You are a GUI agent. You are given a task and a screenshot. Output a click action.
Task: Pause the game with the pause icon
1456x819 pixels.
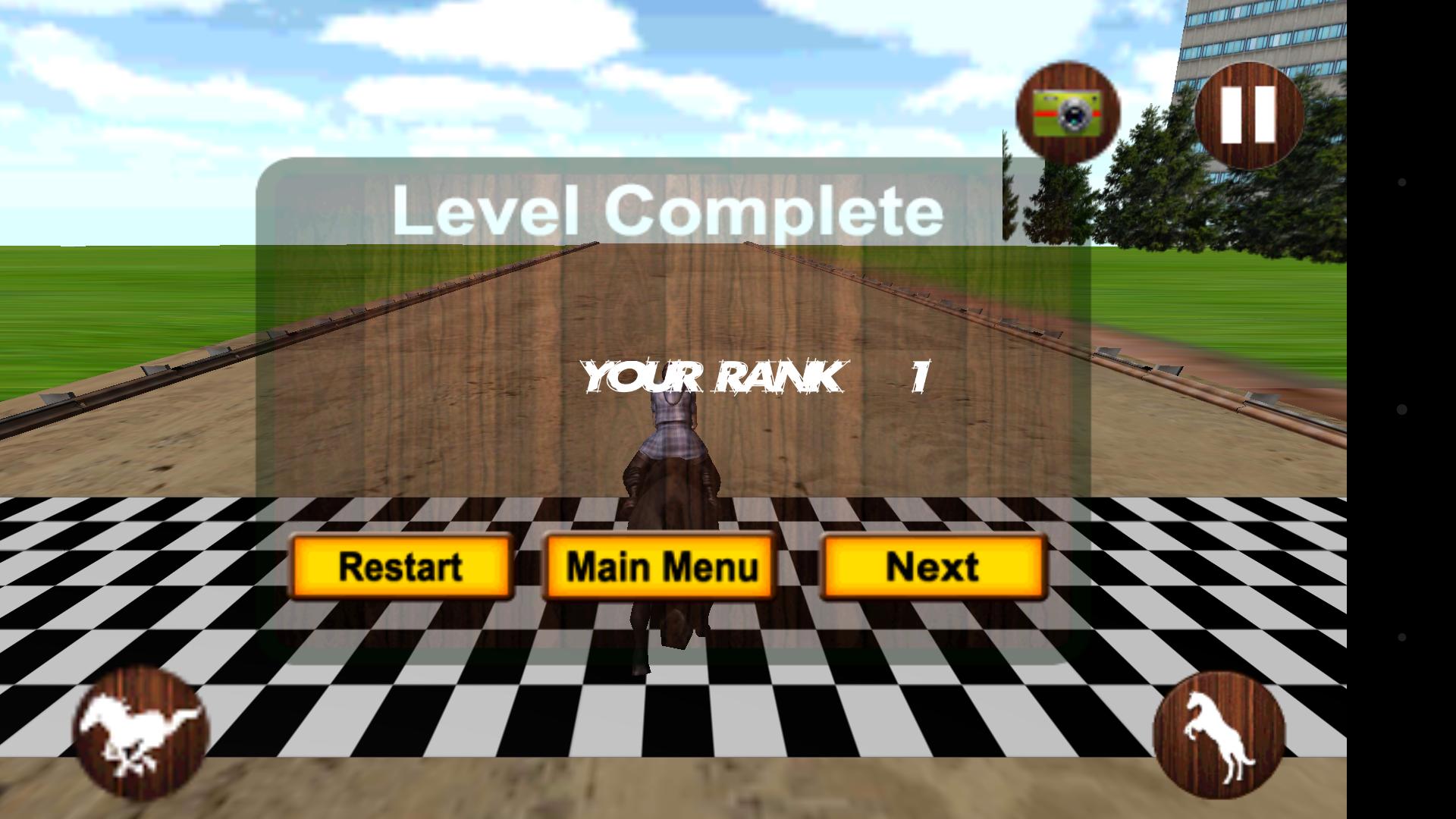pyautogui.click(x=1250, y=114)
